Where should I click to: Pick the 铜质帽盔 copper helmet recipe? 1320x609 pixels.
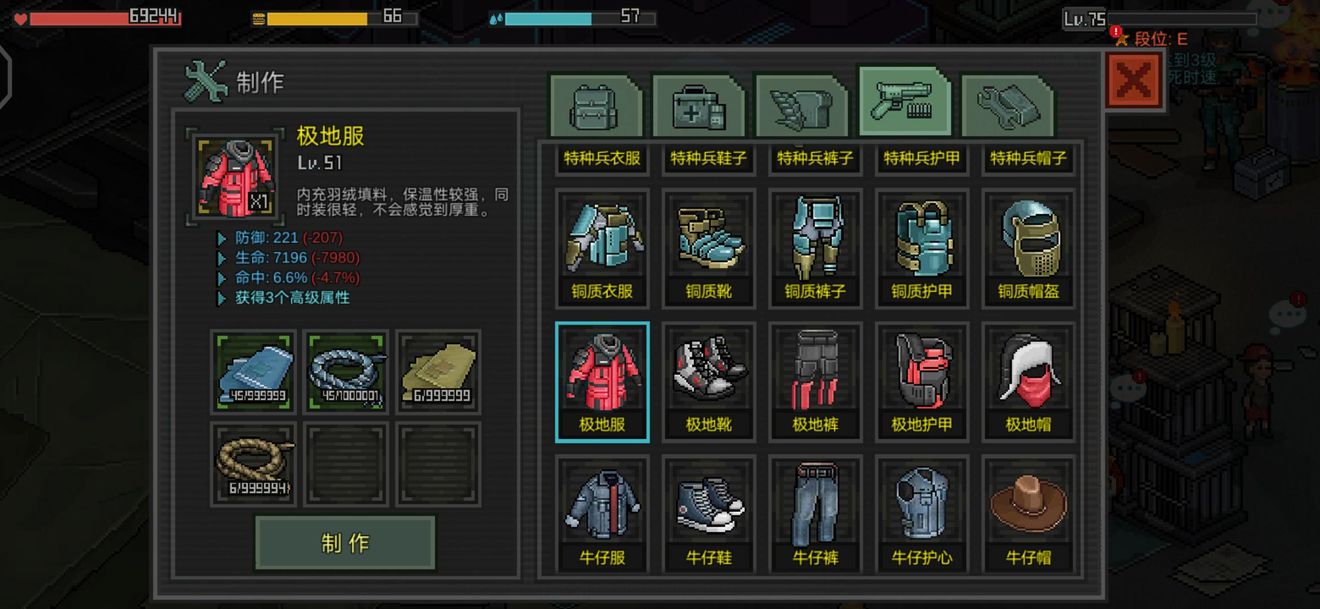[1028, 248]
